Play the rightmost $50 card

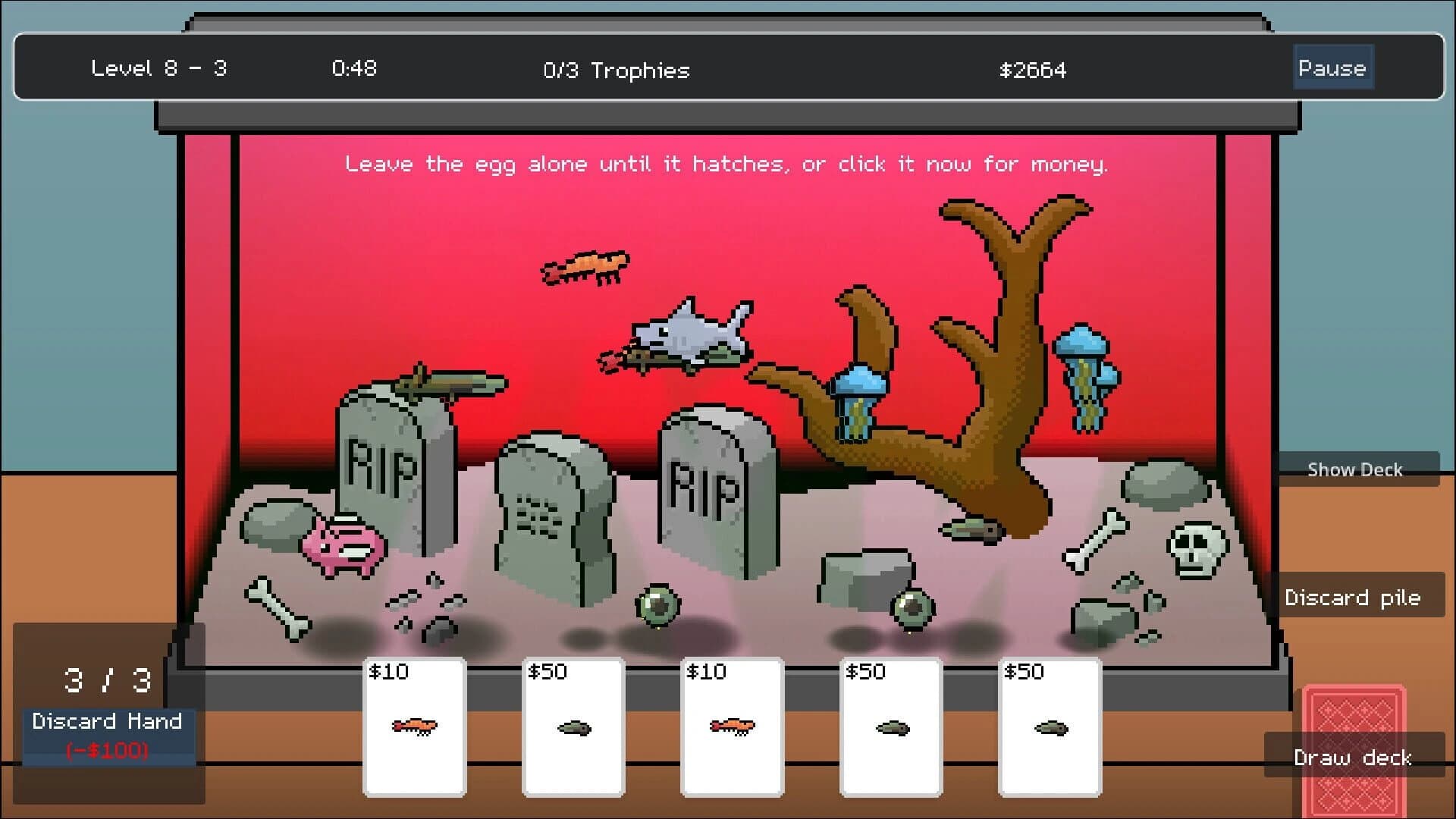[1050, 724]
